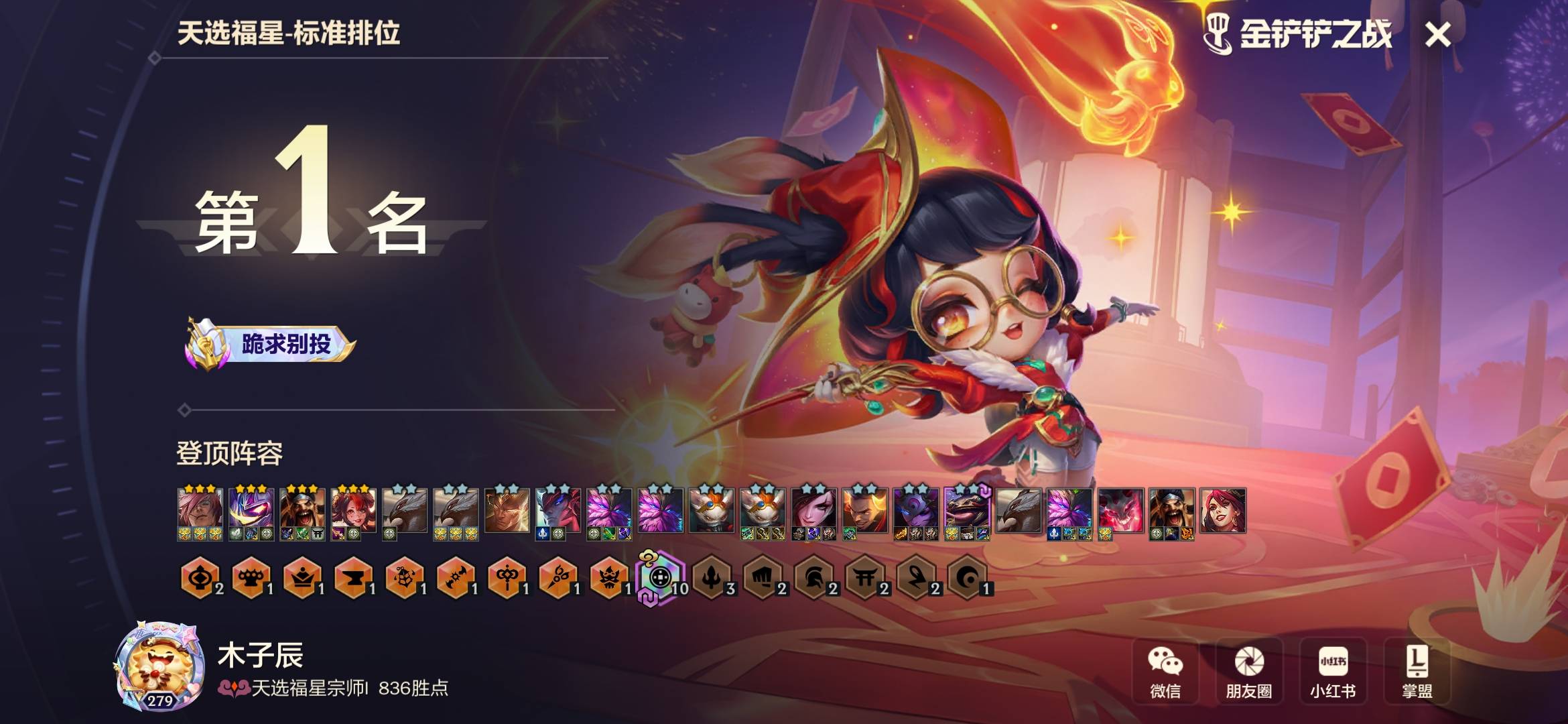Inspect the orange anvil trait icon
This screenshot has height=724, width=1568.
352,577
